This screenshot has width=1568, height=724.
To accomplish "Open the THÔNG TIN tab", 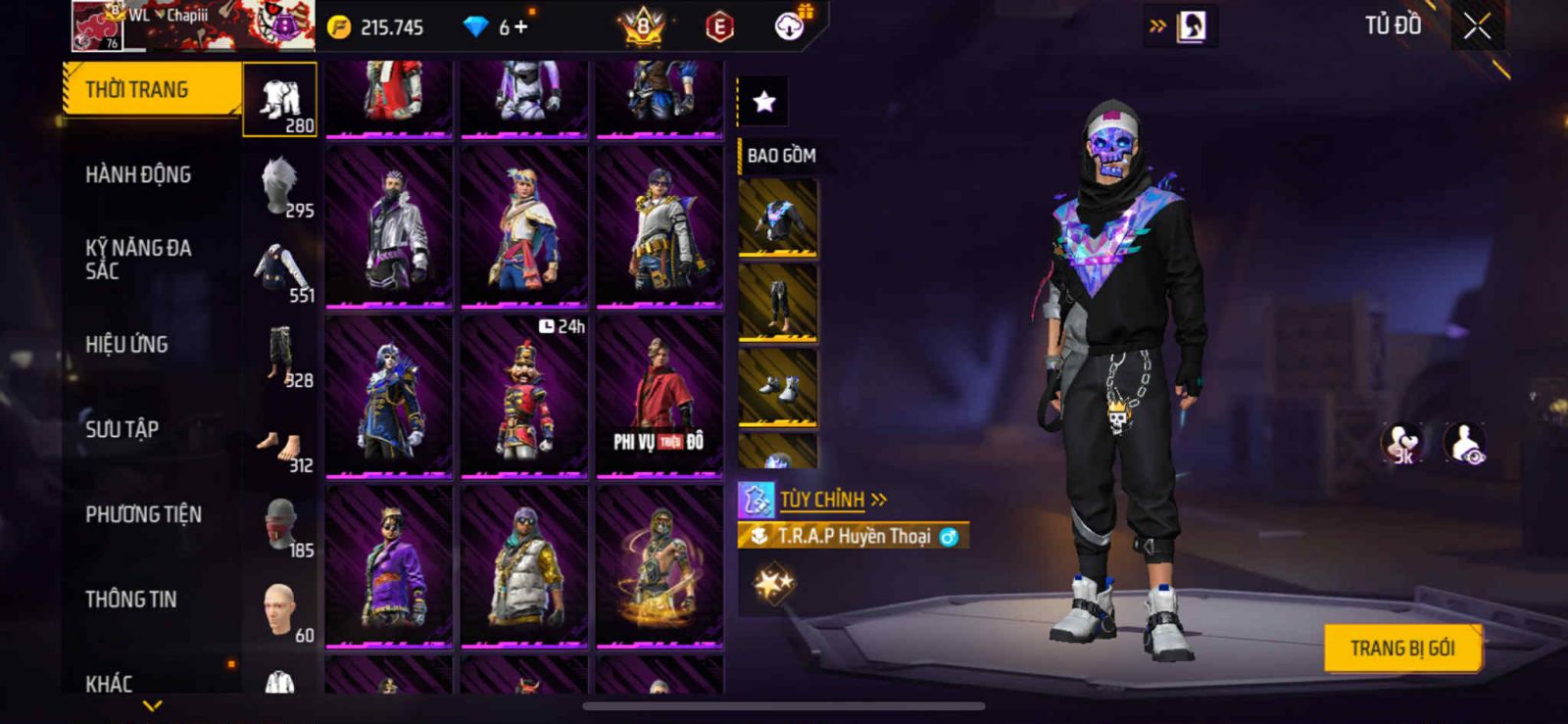I will (130, 600).
